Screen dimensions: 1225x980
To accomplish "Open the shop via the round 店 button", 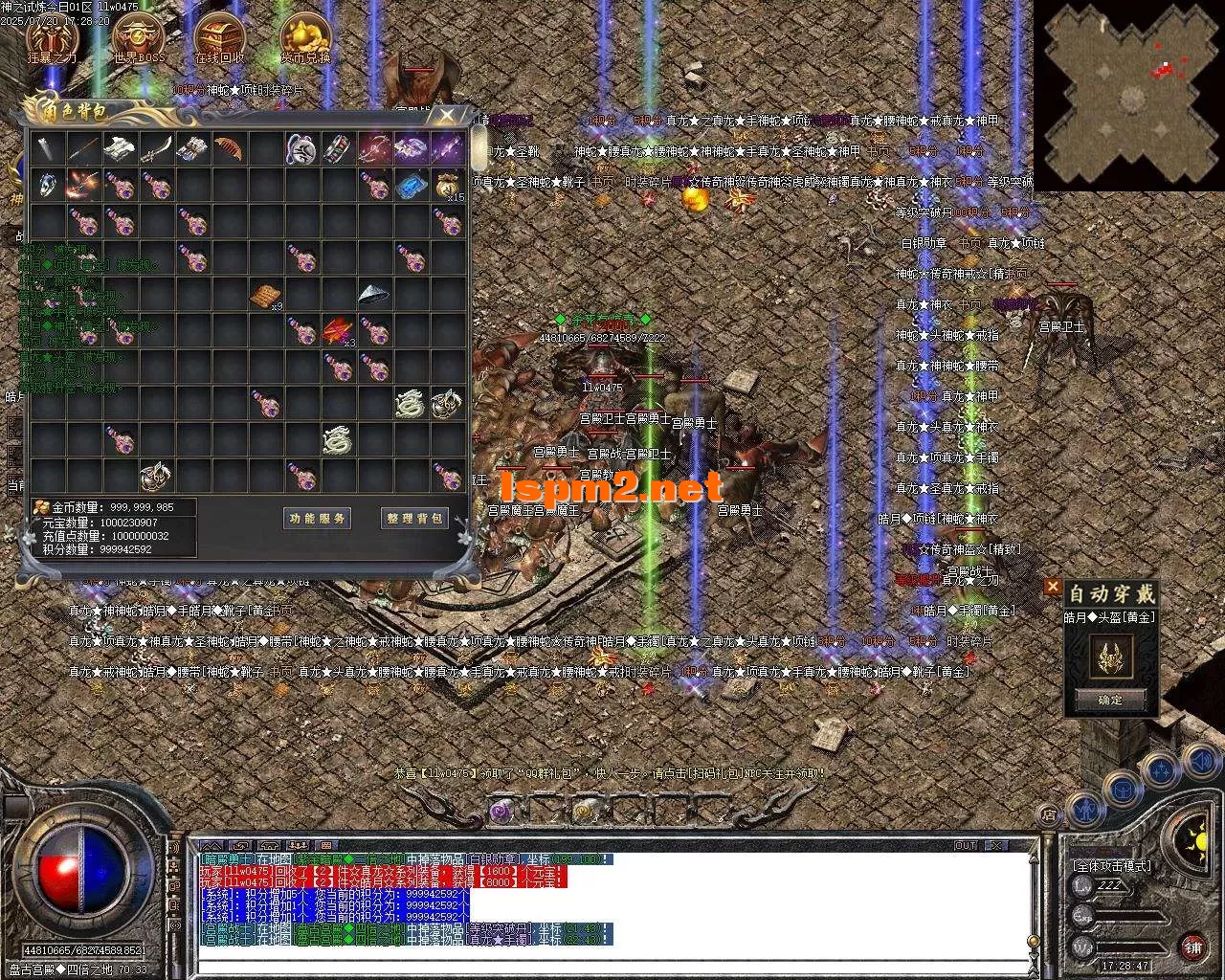I will 1049,815.
